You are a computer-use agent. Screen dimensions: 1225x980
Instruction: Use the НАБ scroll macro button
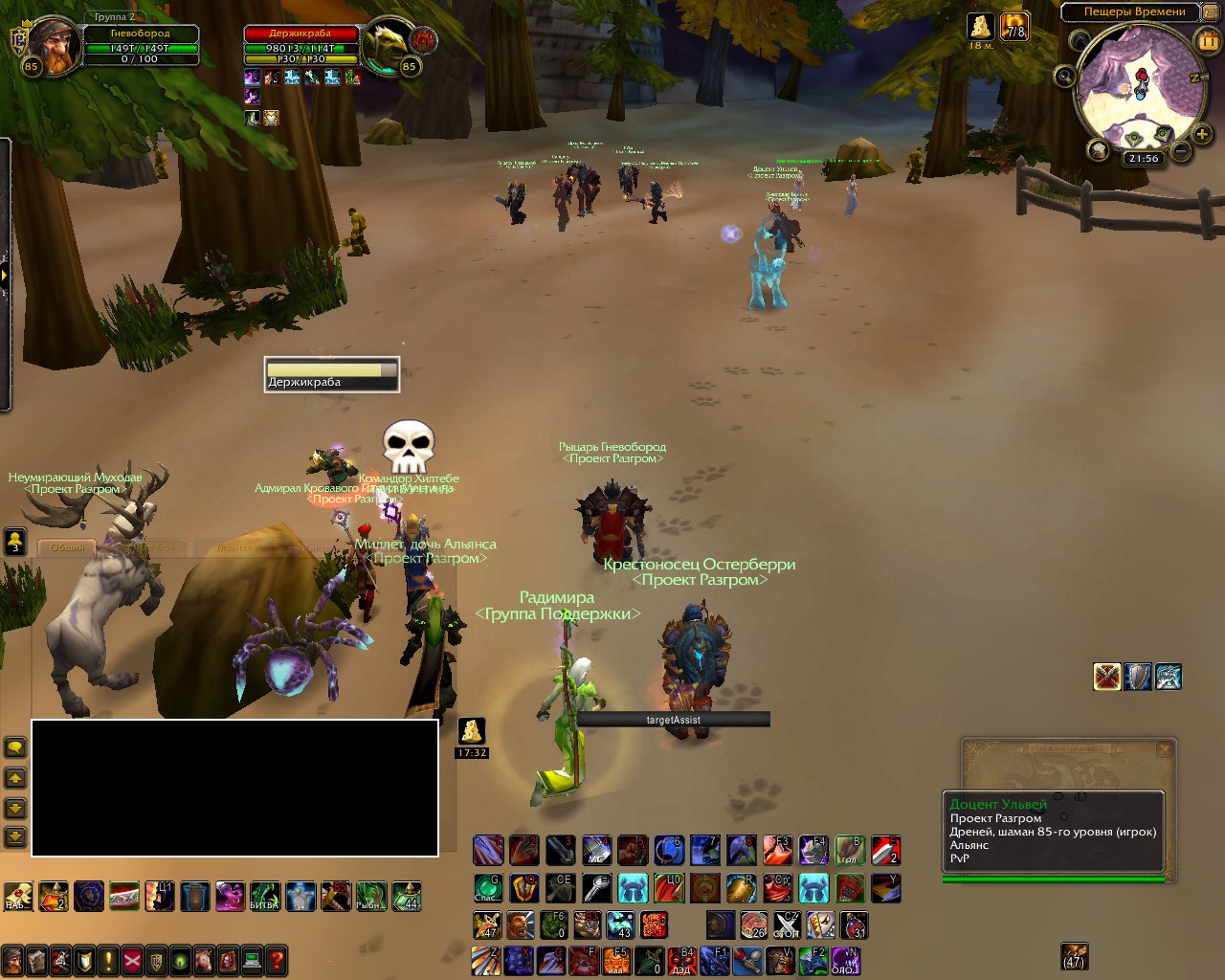tap(17, 897)
